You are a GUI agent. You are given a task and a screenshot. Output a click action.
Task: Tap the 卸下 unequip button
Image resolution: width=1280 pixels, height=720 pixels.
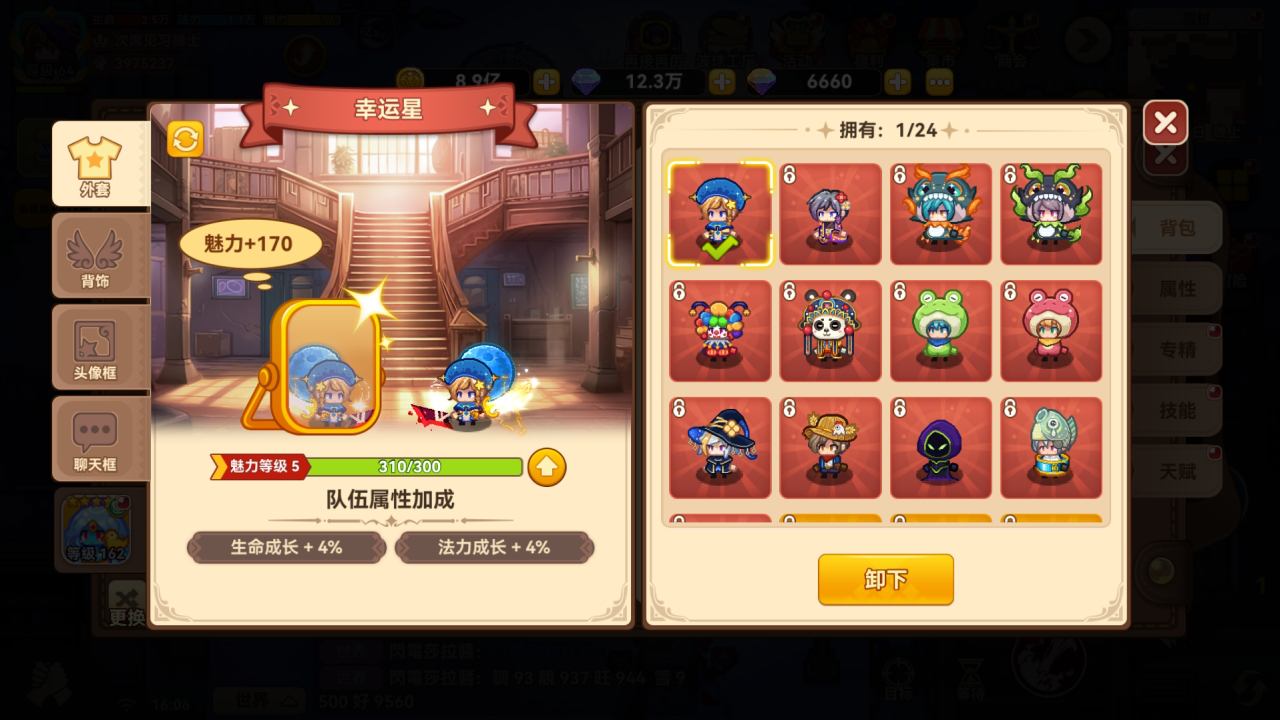pyautogui.click(x=884, y=580)
